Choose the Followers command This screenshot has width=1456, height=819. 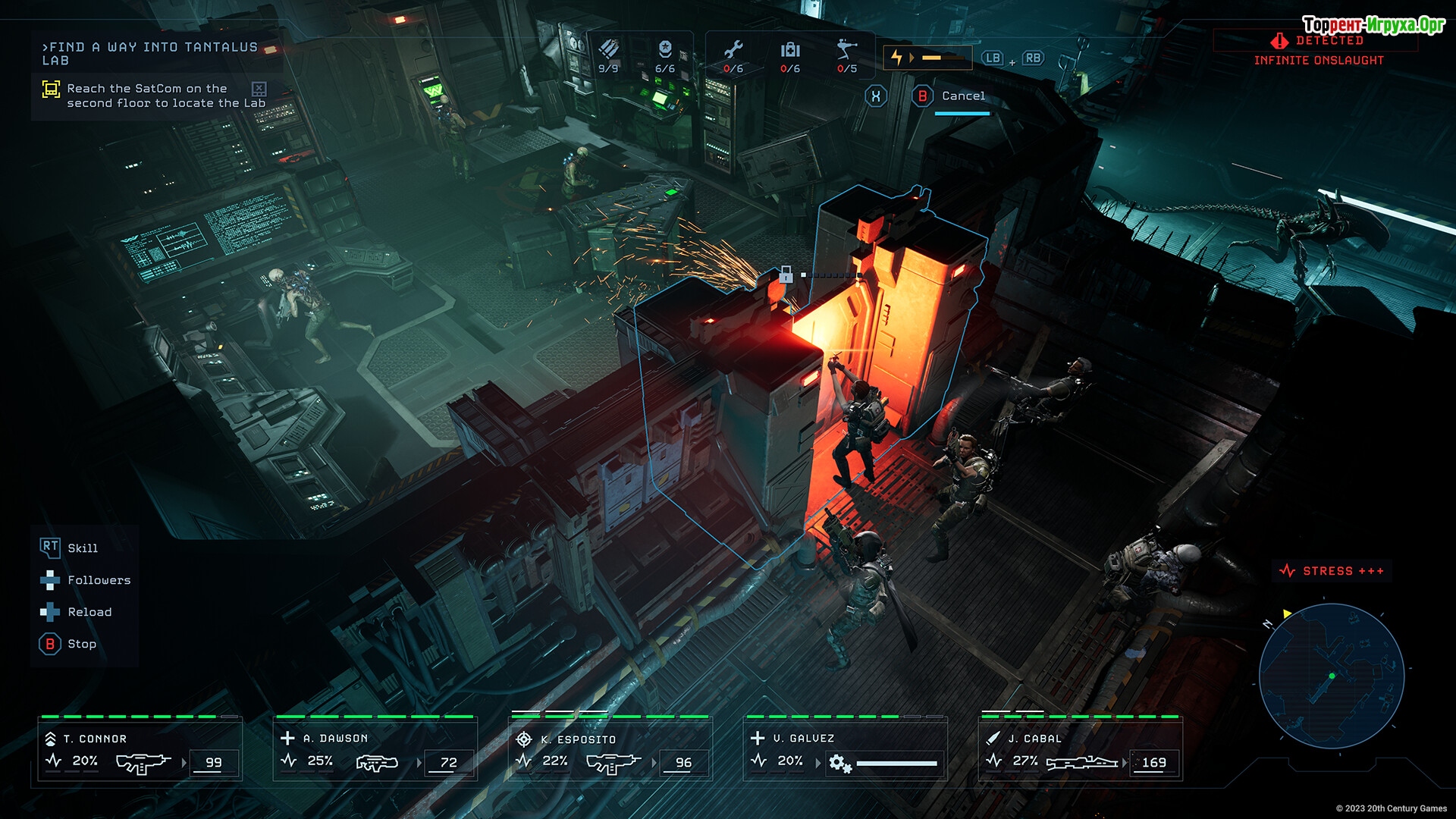[x=99, y=580]
